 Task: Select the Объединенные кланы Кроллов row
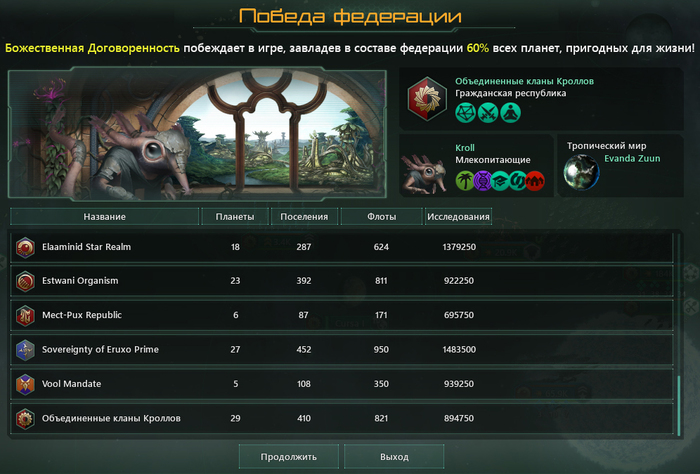[340, 418]
